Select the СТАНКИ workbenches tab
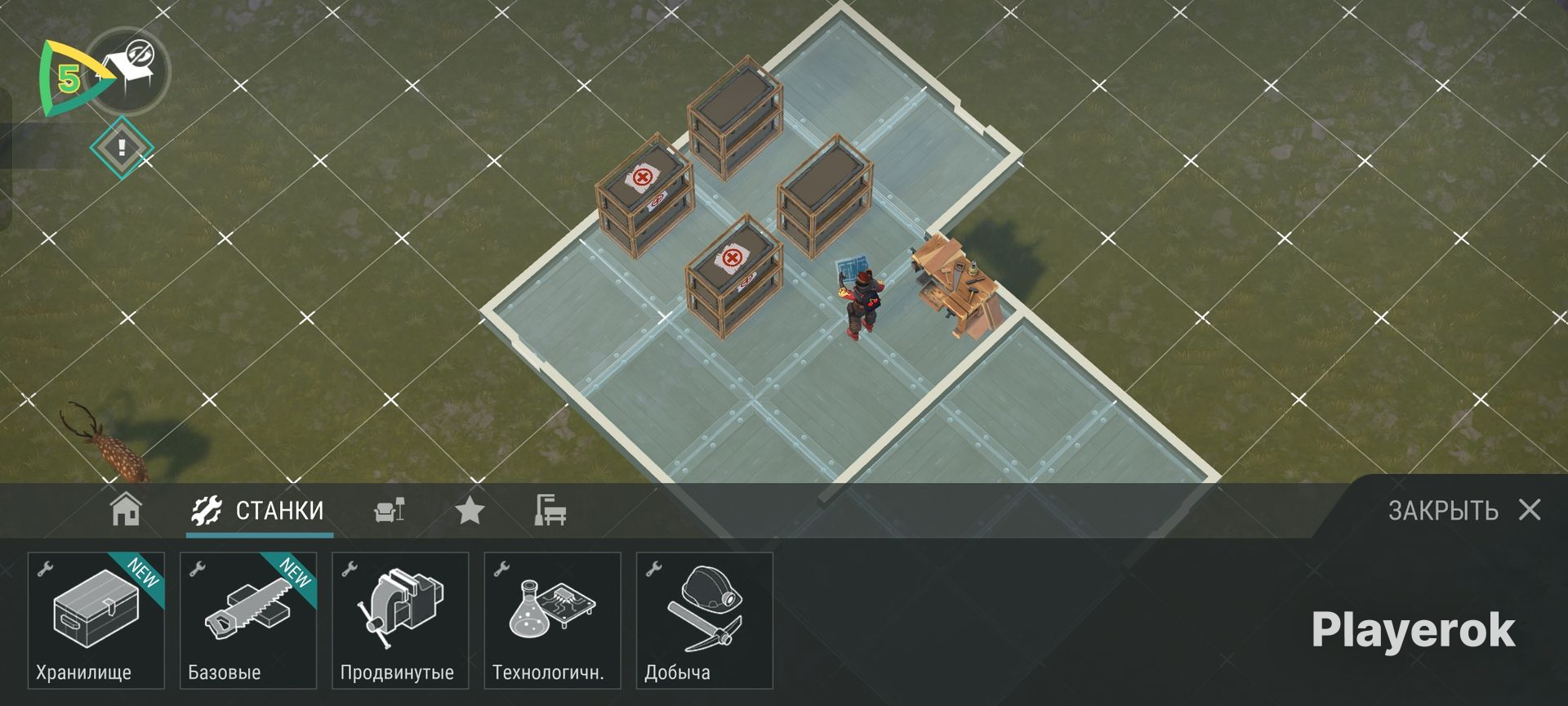 pyautogui.click(x=259, y=511)
